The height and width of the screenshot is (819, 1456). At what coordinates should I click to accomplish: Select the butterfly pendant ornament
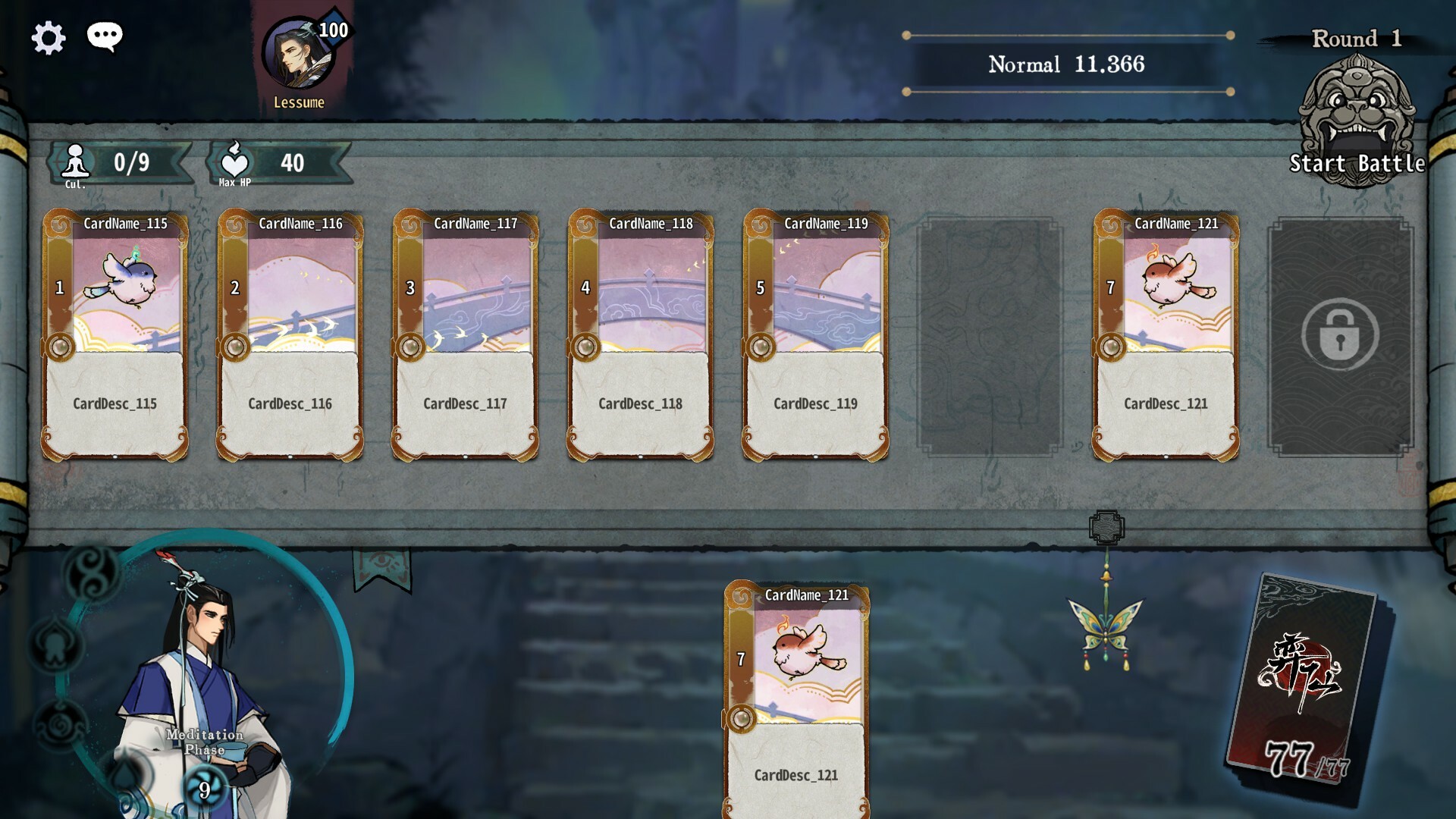(x=1107, y=629)
